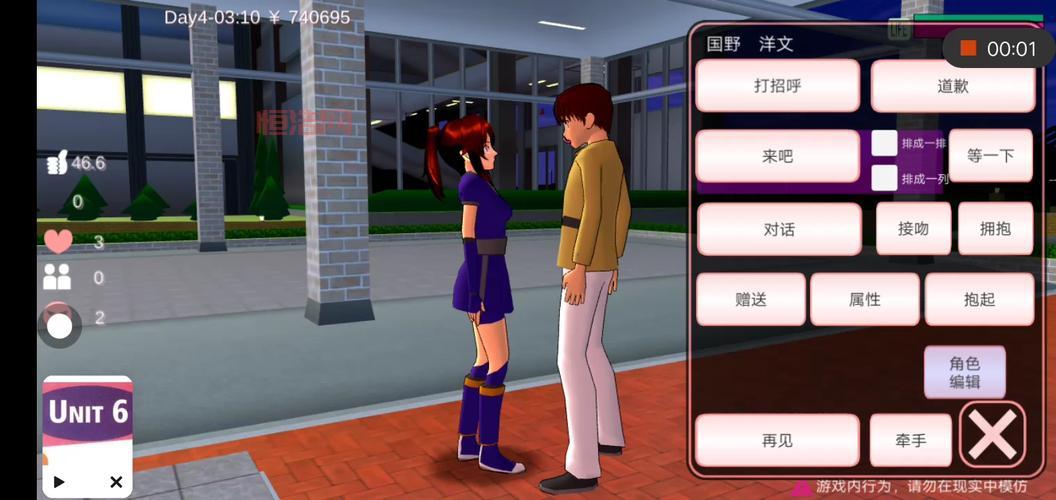This screenshot has width=1056, height=500.
Task: Open the 角色编辑 character editor
Action: pos(964,372)
